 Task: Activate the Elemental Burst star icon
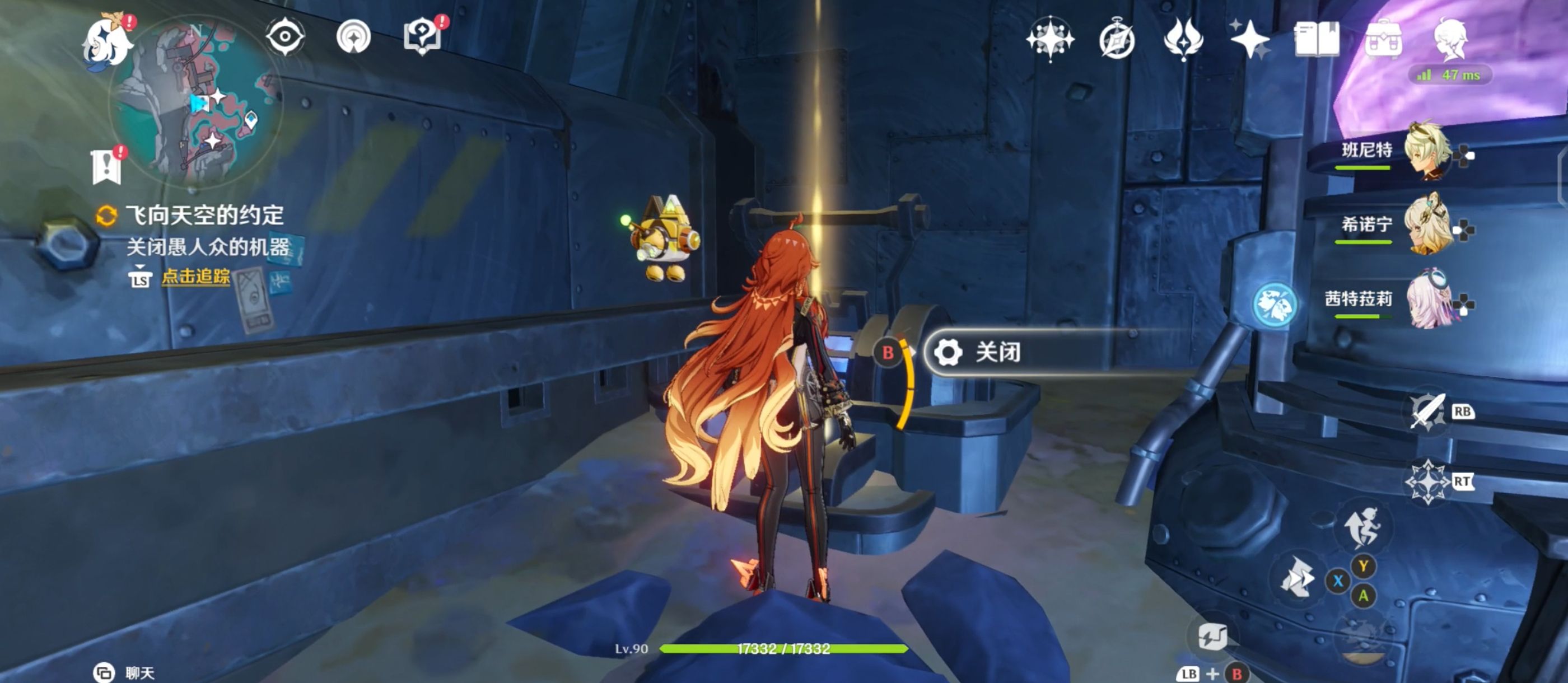coord(1428,482)
